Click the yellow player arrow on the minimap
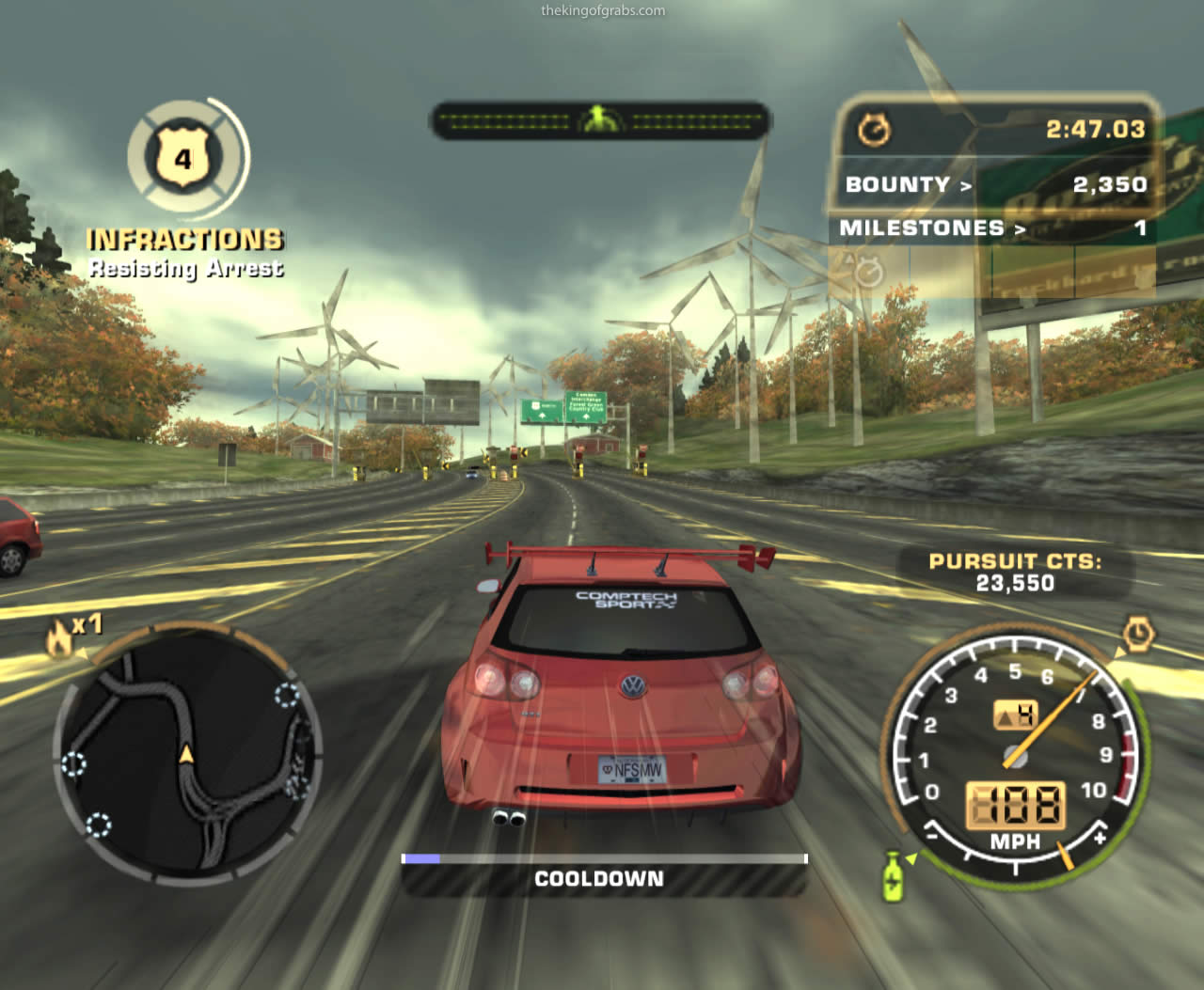Screen dimensions: 1204x990 point(186,754)
